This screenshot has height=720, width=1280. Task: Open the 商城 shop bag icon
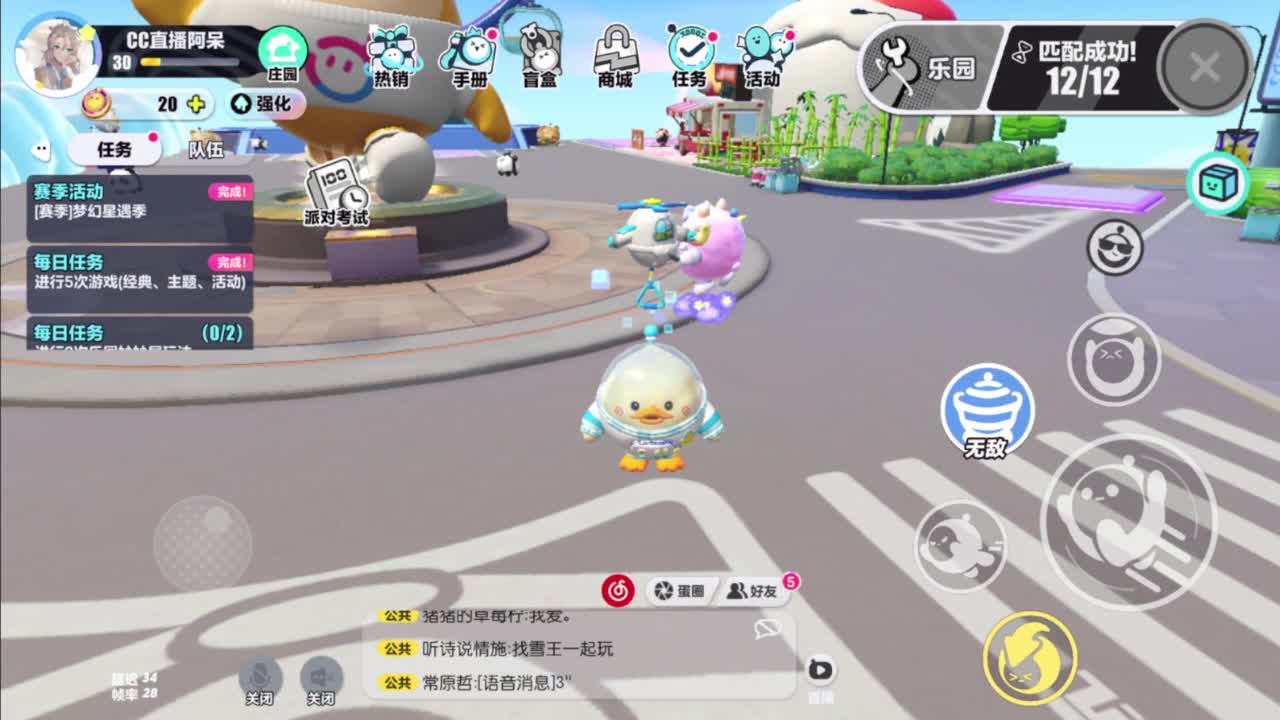pyautogui.click(x=615, y=50)
